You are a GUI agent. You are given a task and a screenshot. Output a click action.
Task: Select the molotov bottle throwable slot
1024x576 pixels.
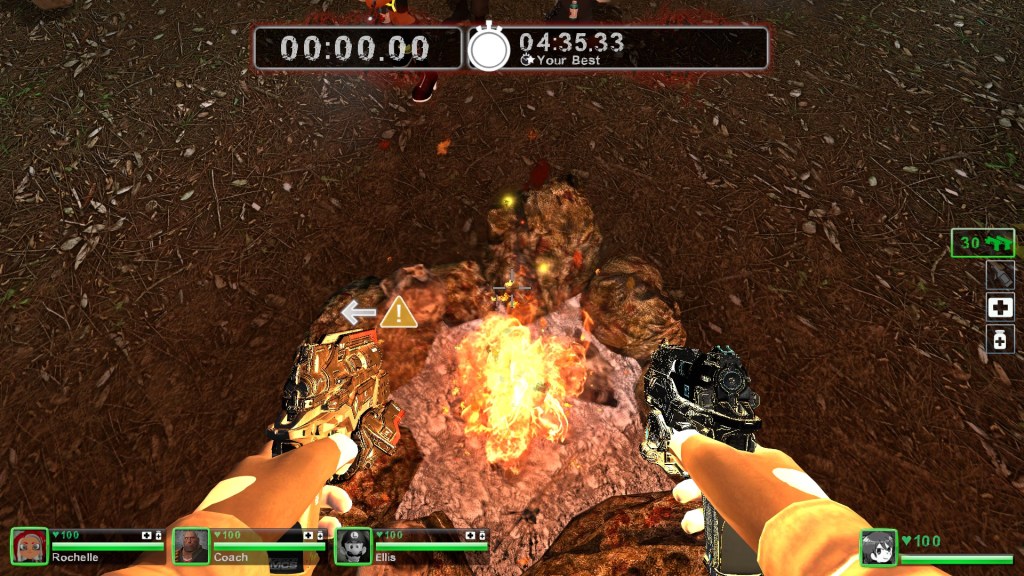(x=1000, y=275)
